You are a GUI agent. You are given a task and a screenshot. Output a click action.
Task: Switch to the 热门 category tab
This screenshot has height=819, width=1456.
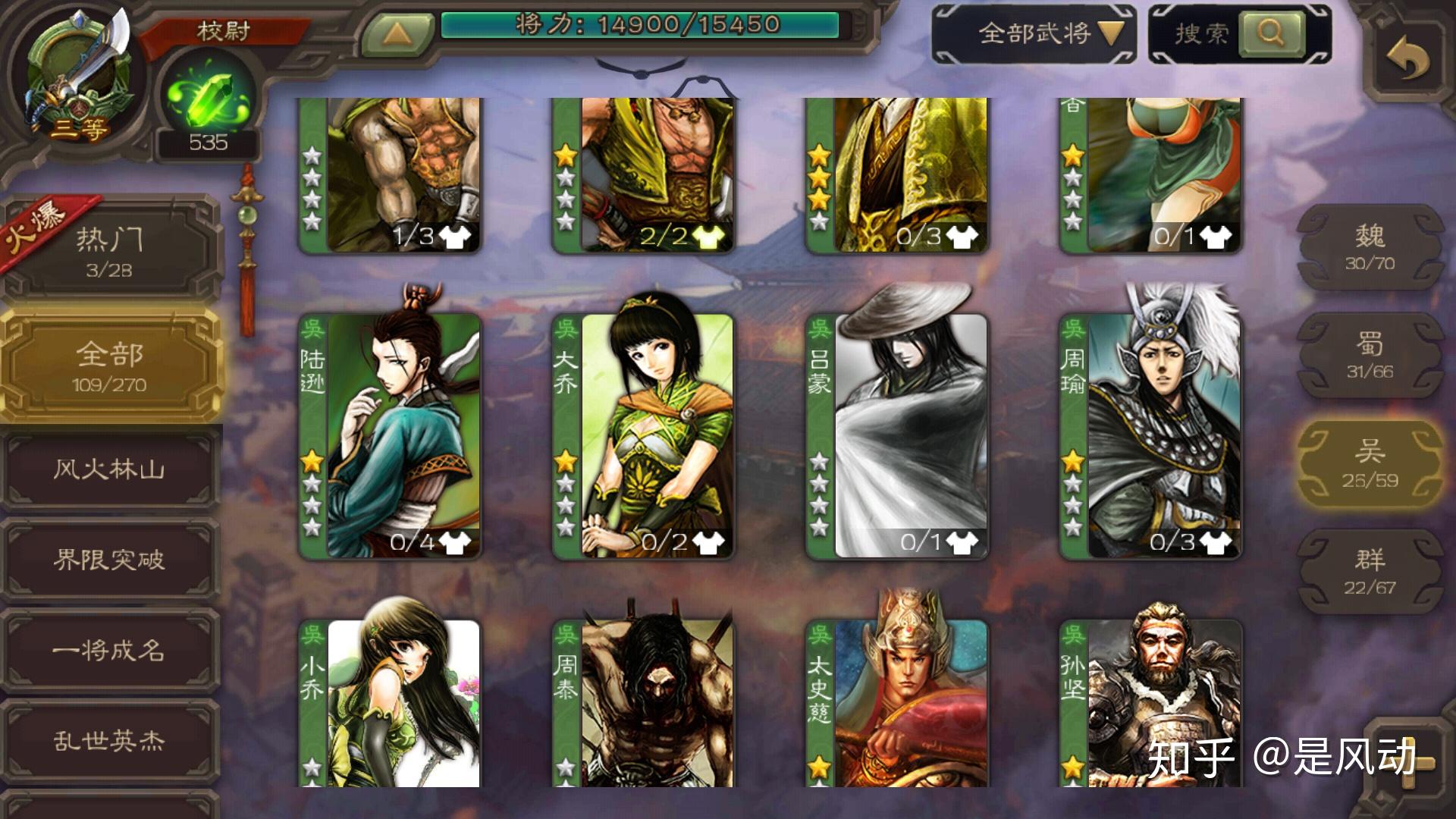pyautogui.click(x=110, y=249)
